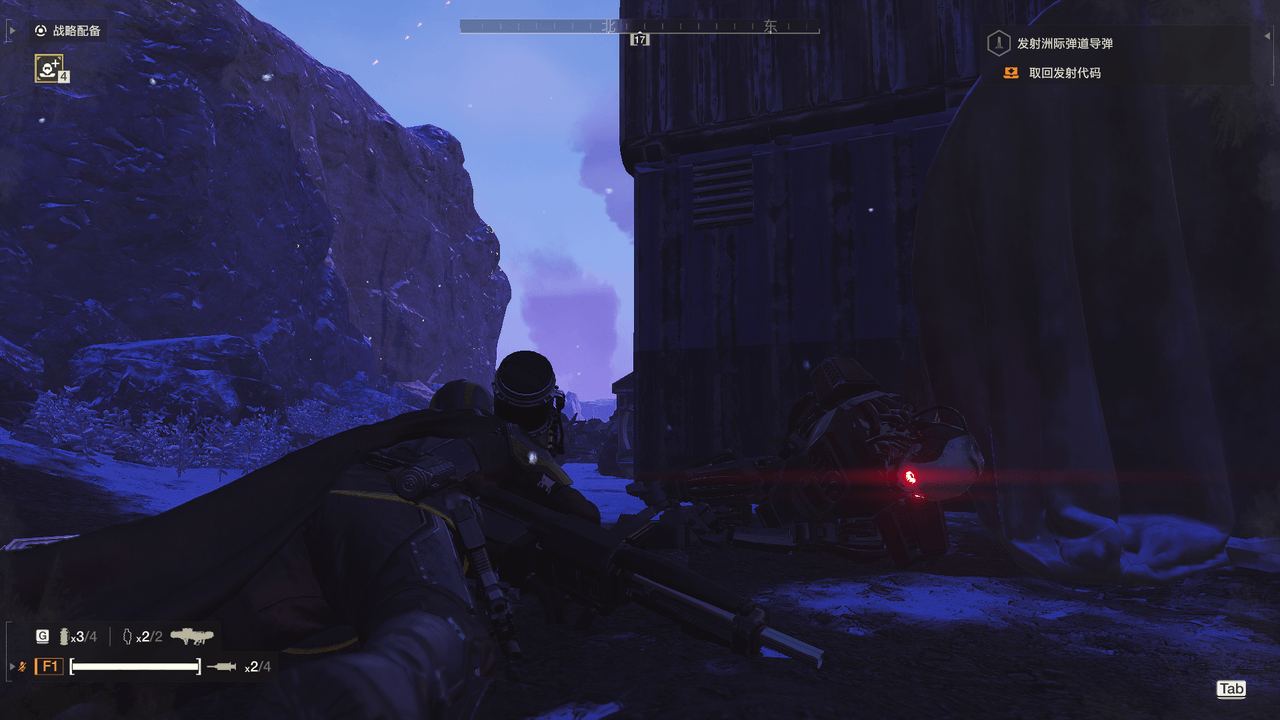Click the compass bar with 北 and 东
This screenshot has width=1280, height=720.
(639, 27)
